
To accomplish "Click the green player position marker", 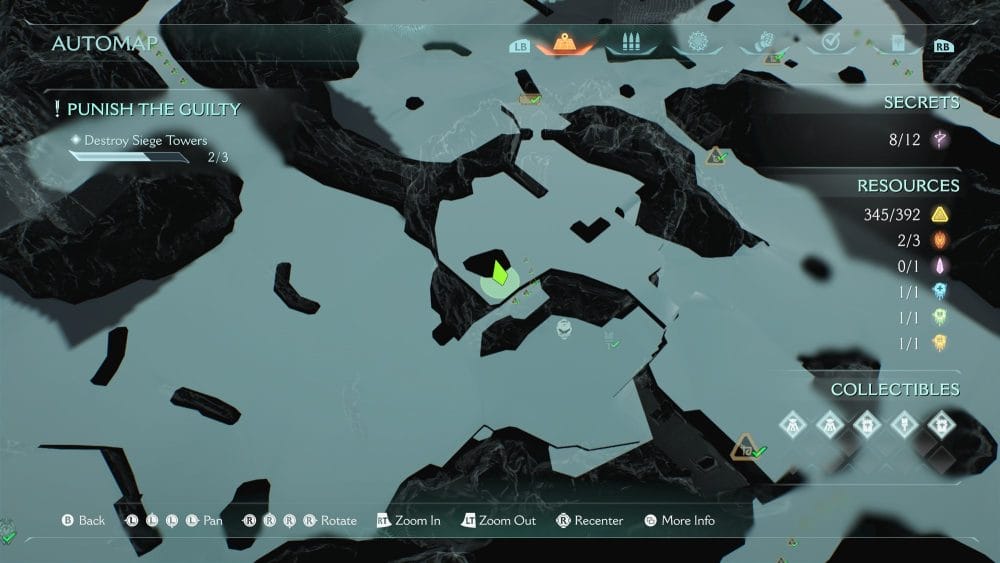I will pyautogui.click(x=499, y=273).
